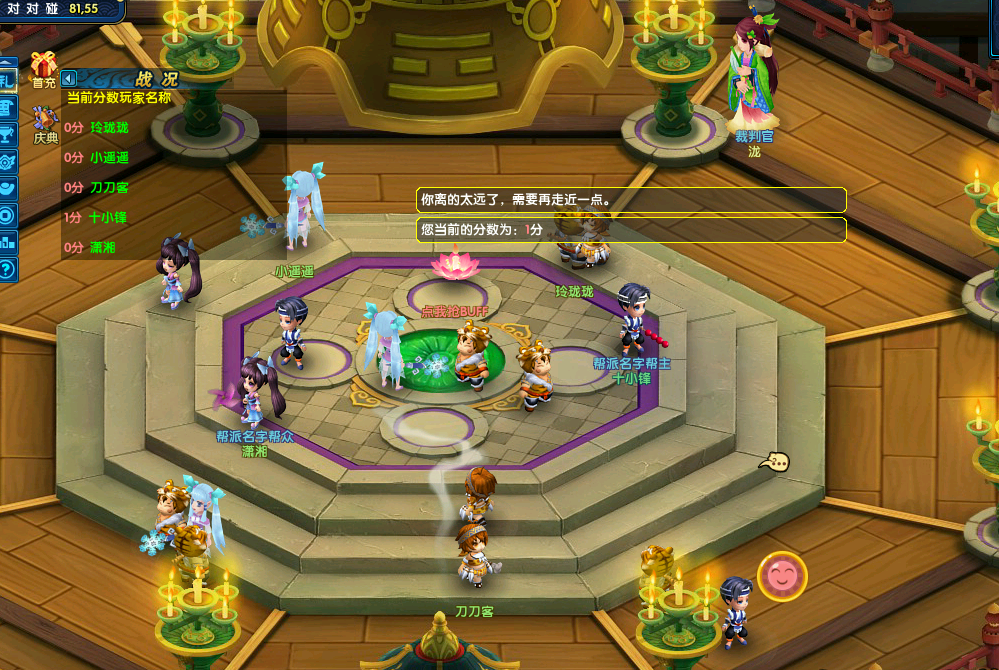This screenshot has width=999, height=670.
Task: Show the bar chart rankings button
Action: [7, 241]
